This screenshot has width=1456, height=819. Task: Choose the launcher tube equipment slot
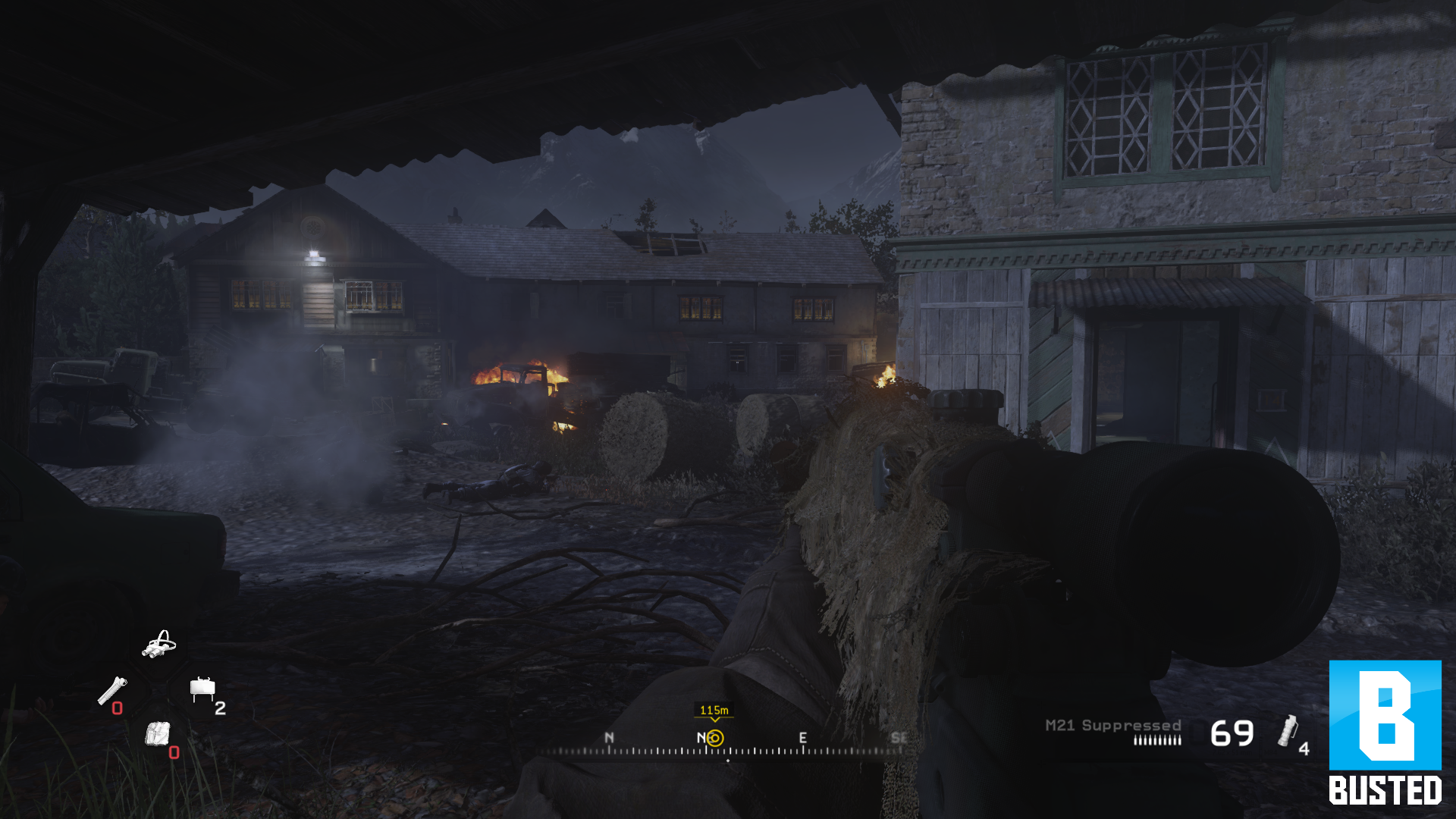(x=112, y=690)
